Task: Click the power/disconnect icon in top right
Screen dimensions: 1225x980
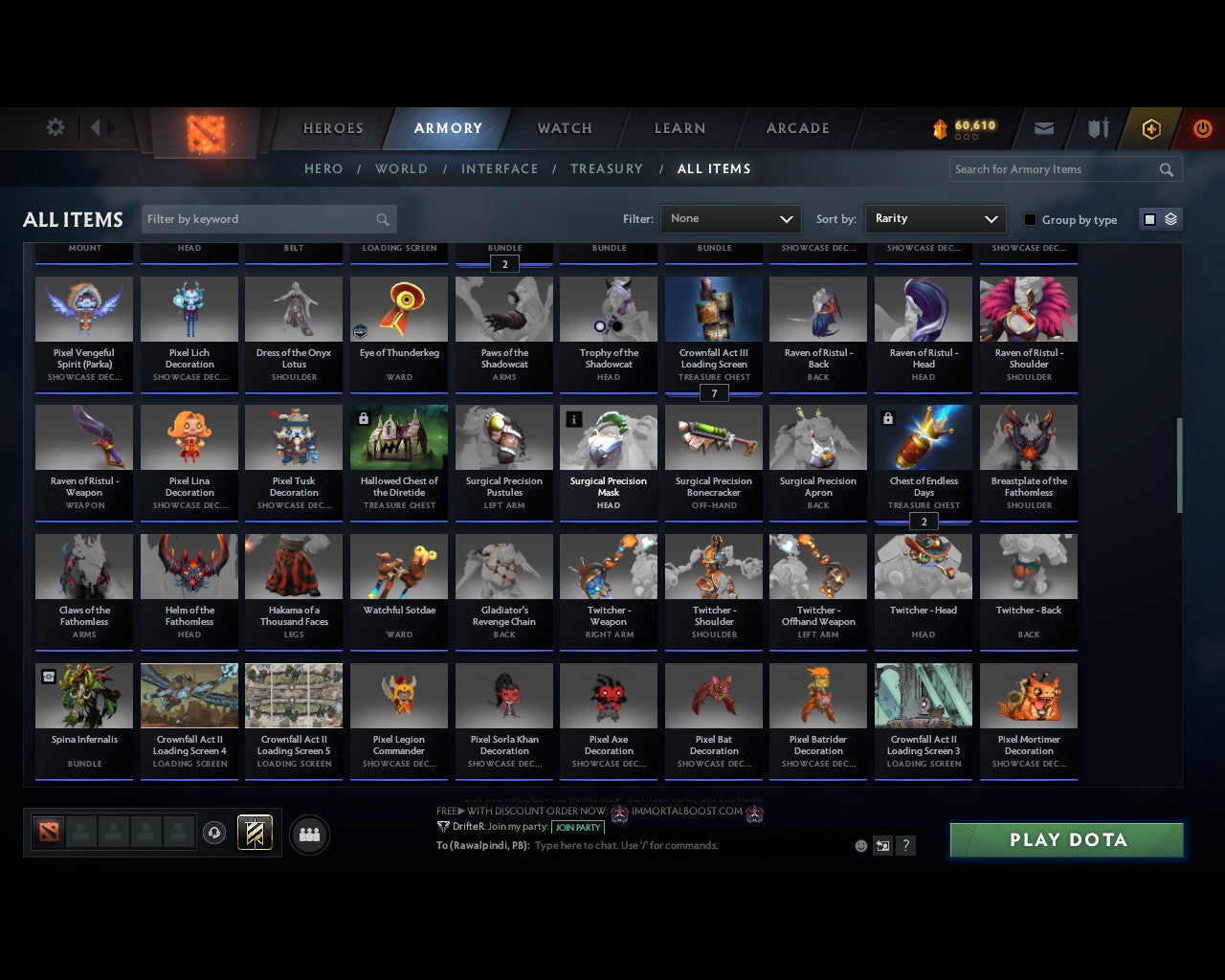Action: coord(1202,128)
